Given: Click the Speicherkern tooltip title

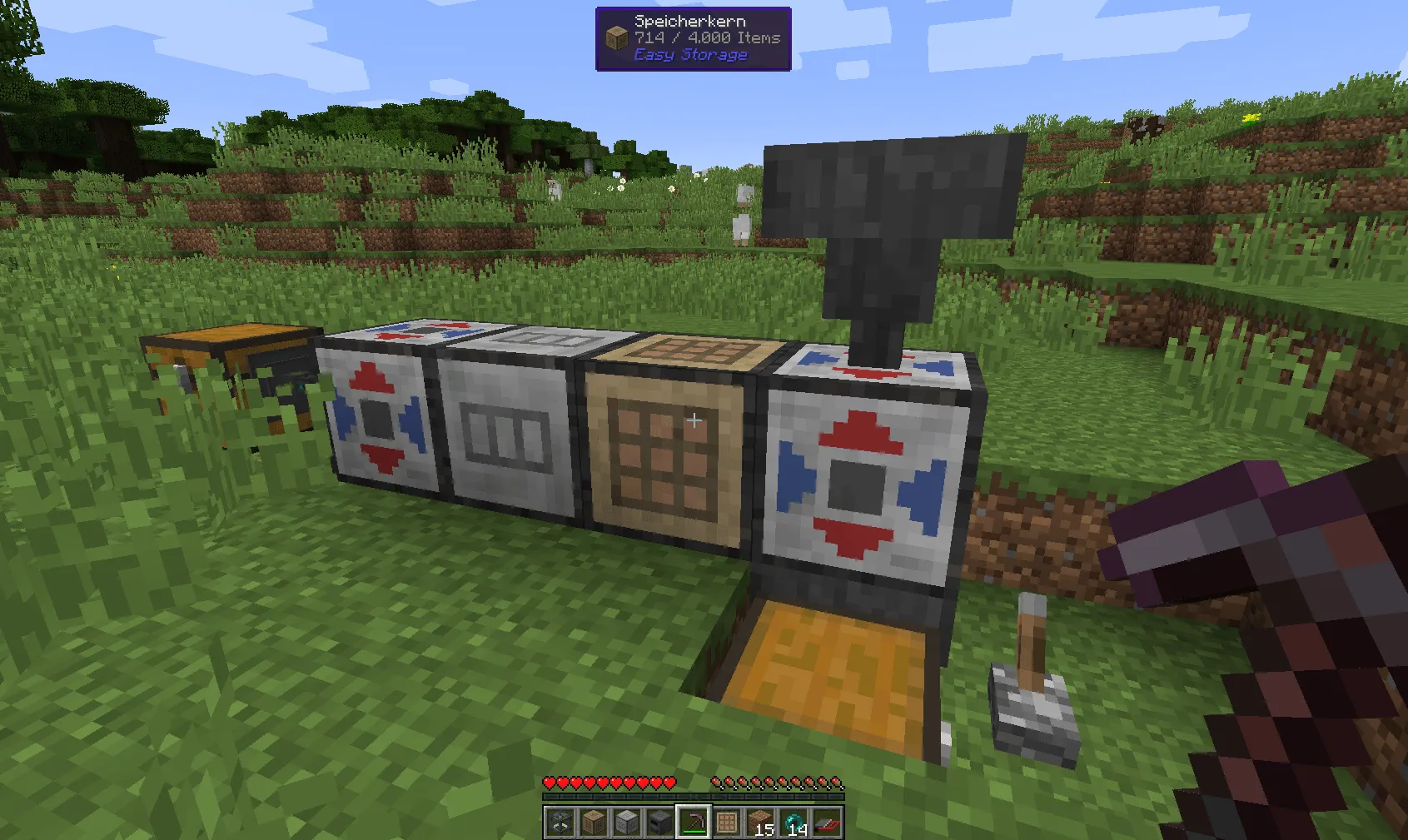Looking at the screenshot, I should [689, 19].
